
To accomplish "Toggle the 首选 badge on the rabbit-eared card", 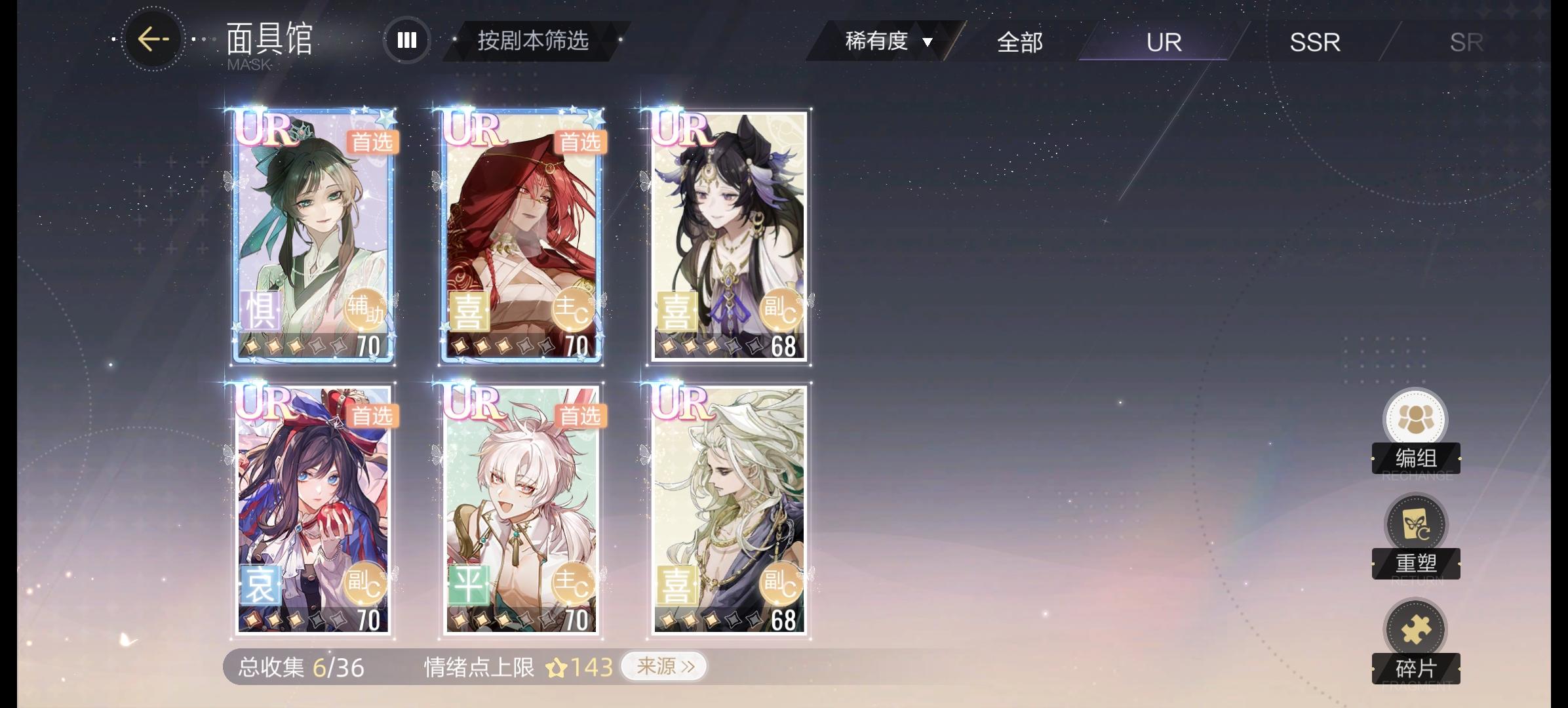I will click(580, 416).
